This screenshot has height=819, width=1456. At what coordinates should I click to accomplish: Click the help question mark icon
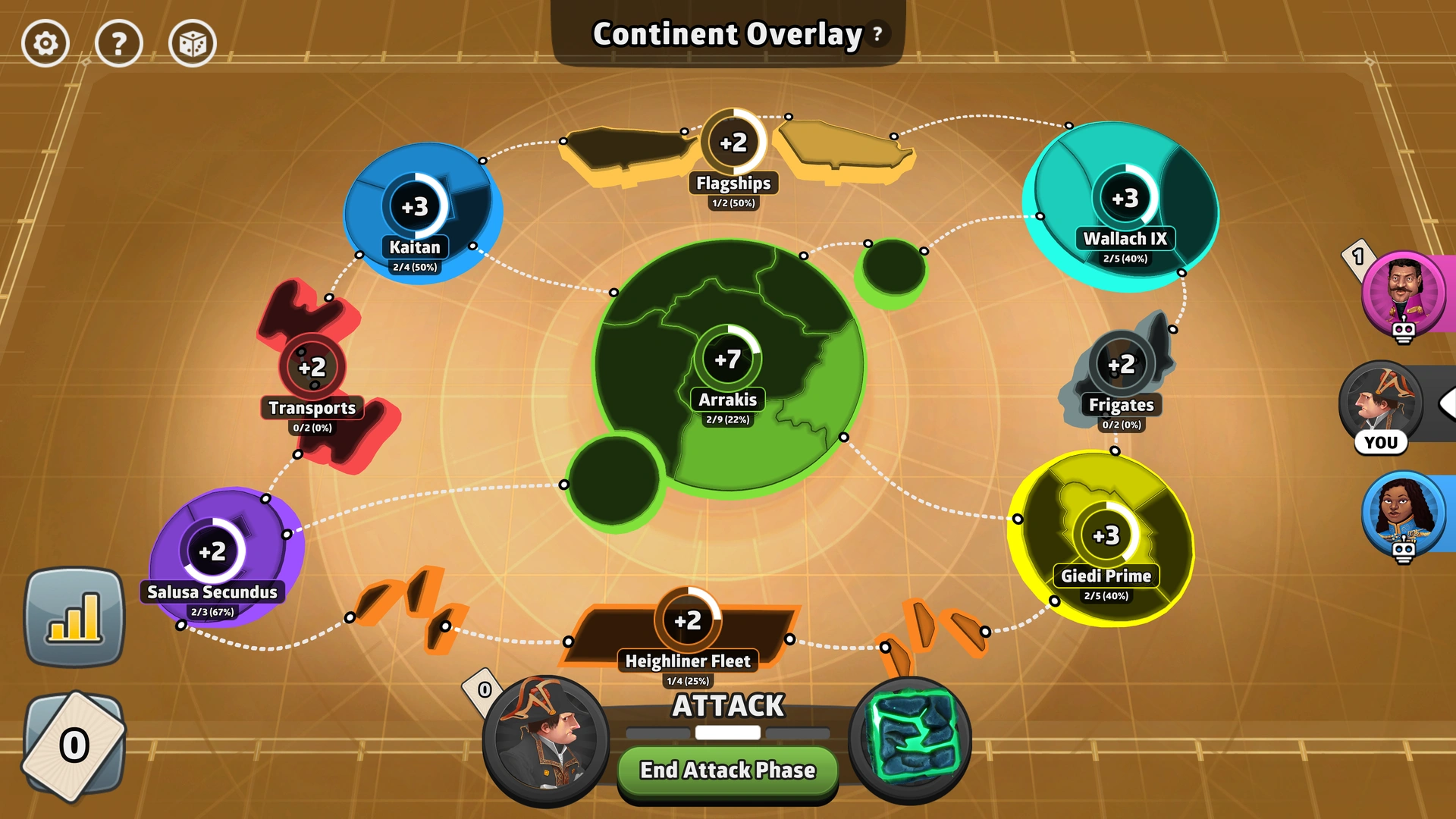click(119, 43)
